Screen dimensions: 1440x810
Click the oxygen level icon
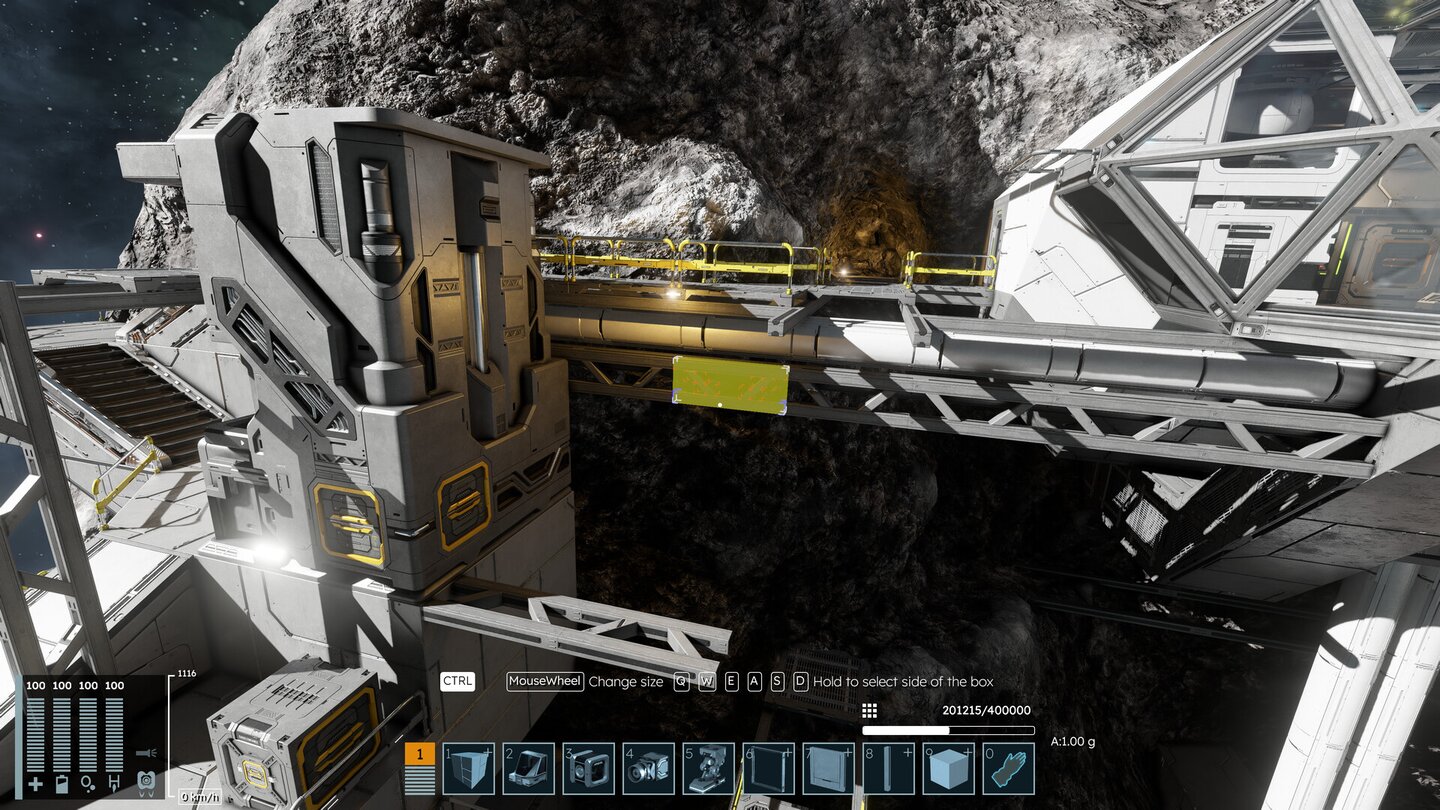87,782
